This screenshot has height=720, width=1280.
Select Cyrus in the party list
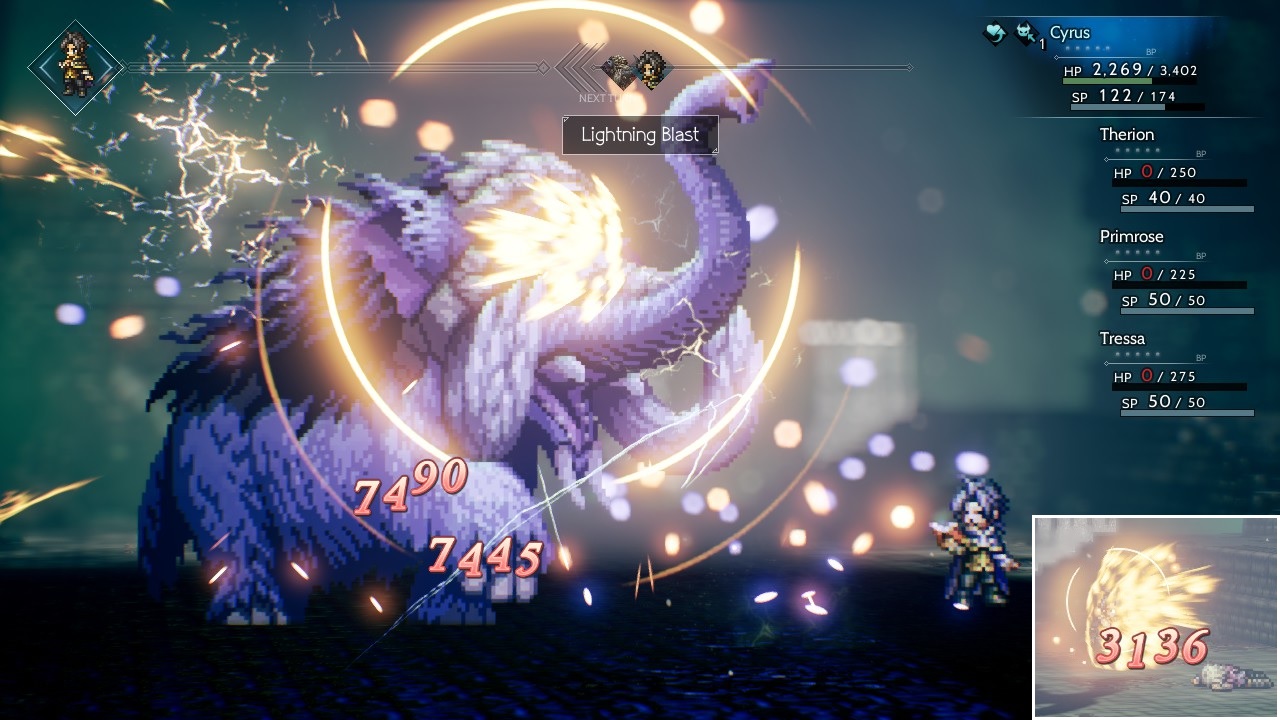[1070, 34]
